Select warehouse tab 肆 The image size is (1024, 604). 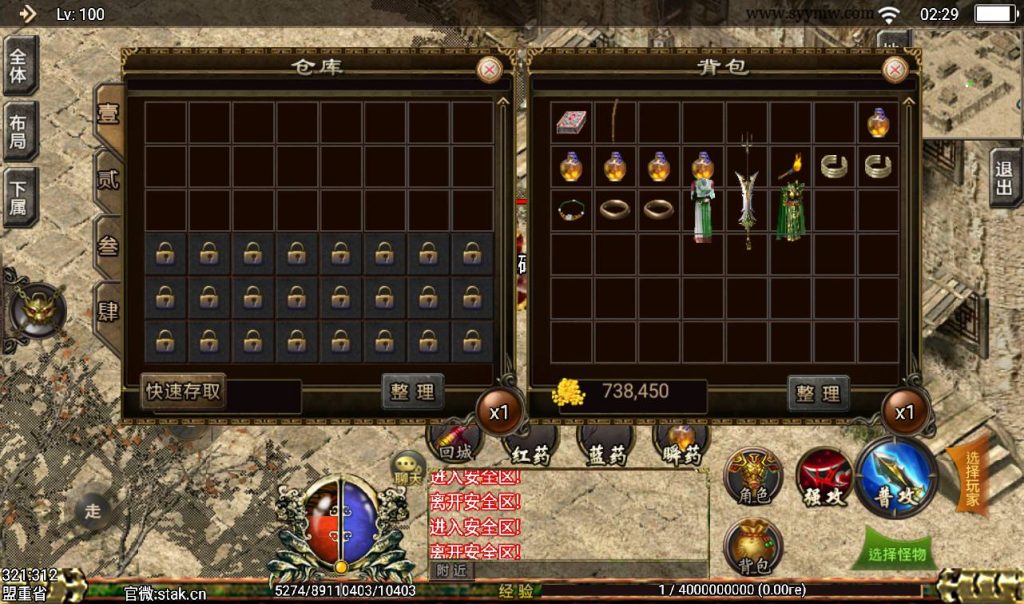coord(107,307)
